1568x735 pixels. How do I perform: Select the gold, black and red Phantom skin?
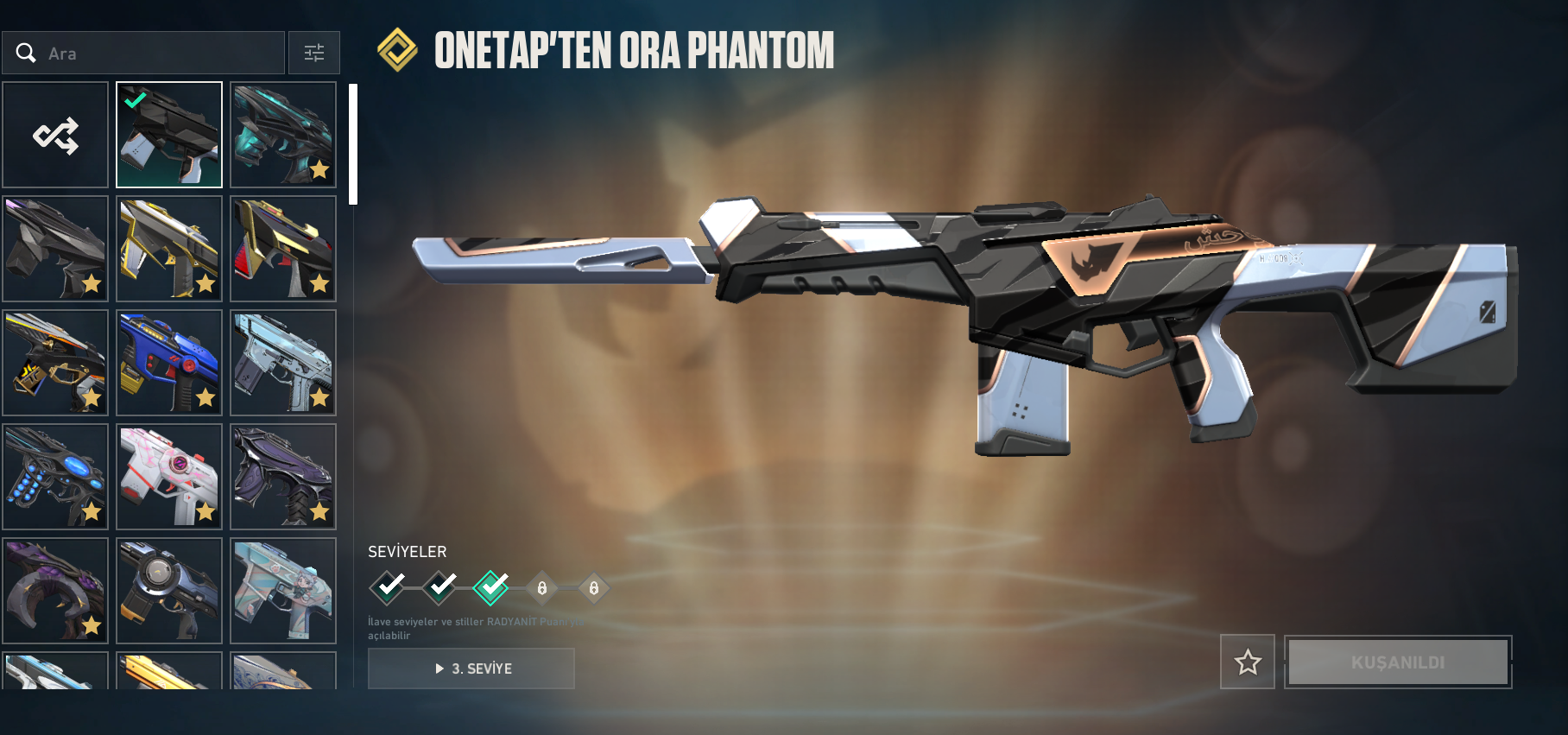283,250
